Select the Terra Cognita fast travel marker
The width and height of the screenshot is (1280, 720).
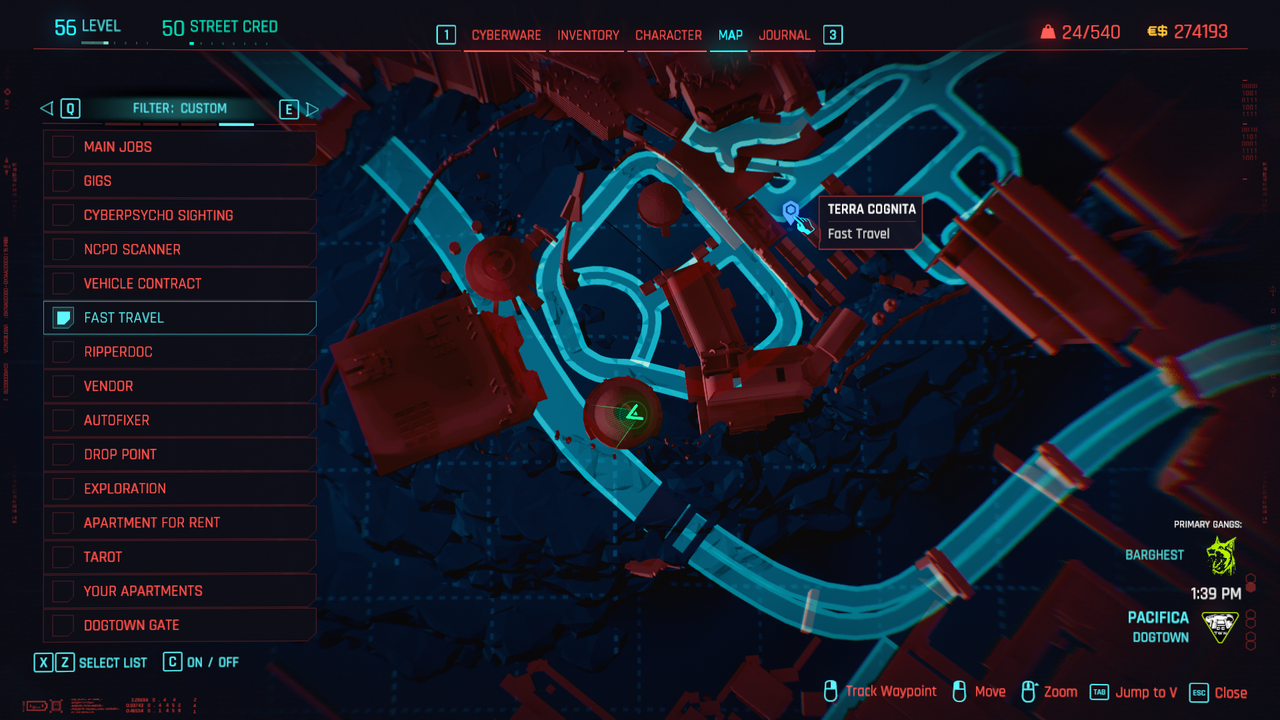(x=791, y=211)
